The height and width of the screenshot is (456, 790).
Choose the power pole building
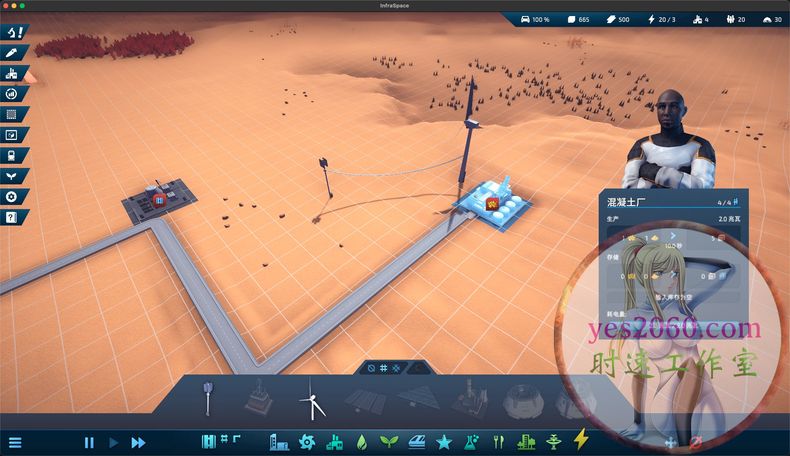pos(207,398)
